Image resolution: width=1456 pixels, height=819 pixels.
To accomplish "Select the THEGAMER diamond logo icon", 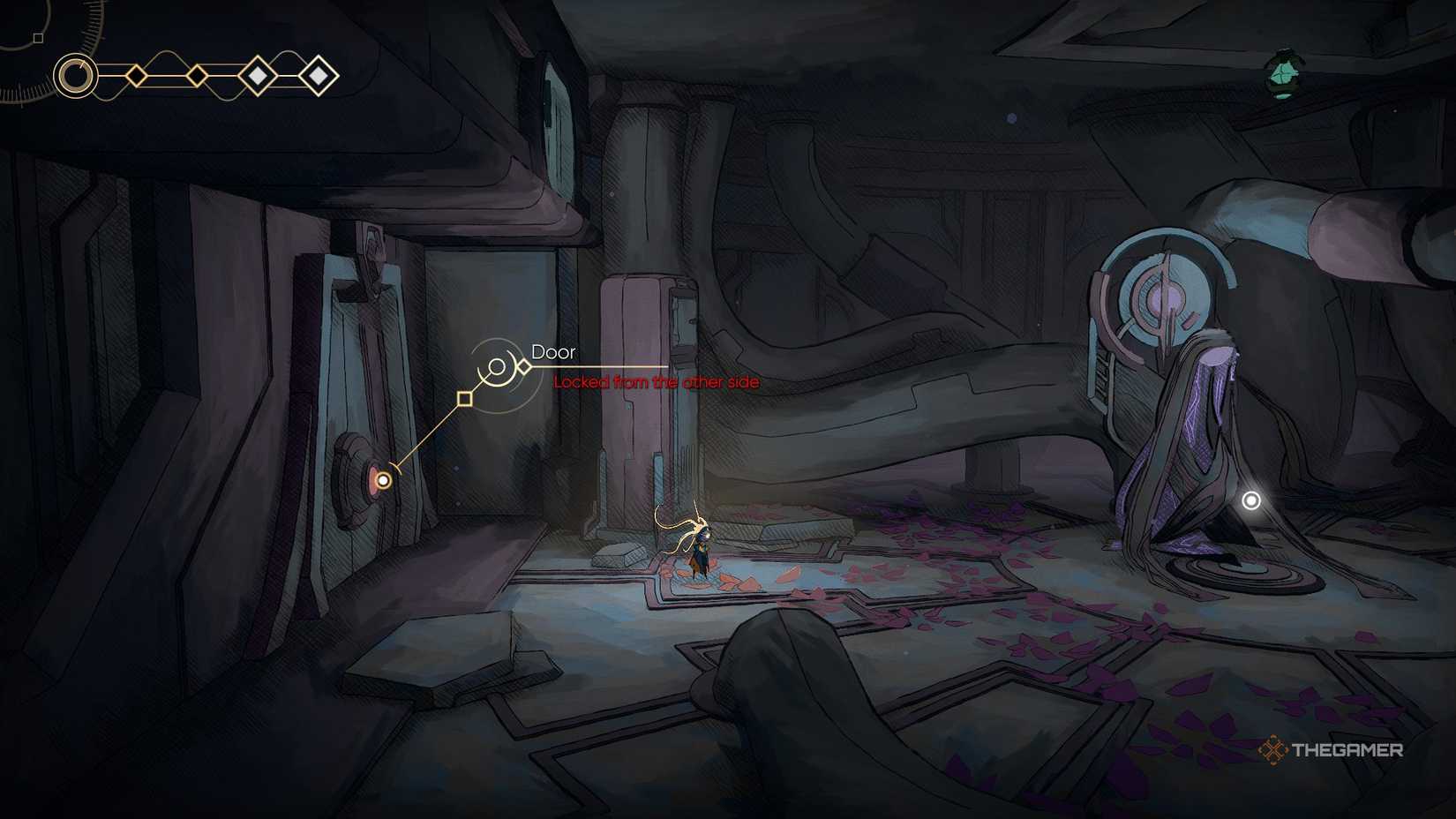I will coord(1273,750).
